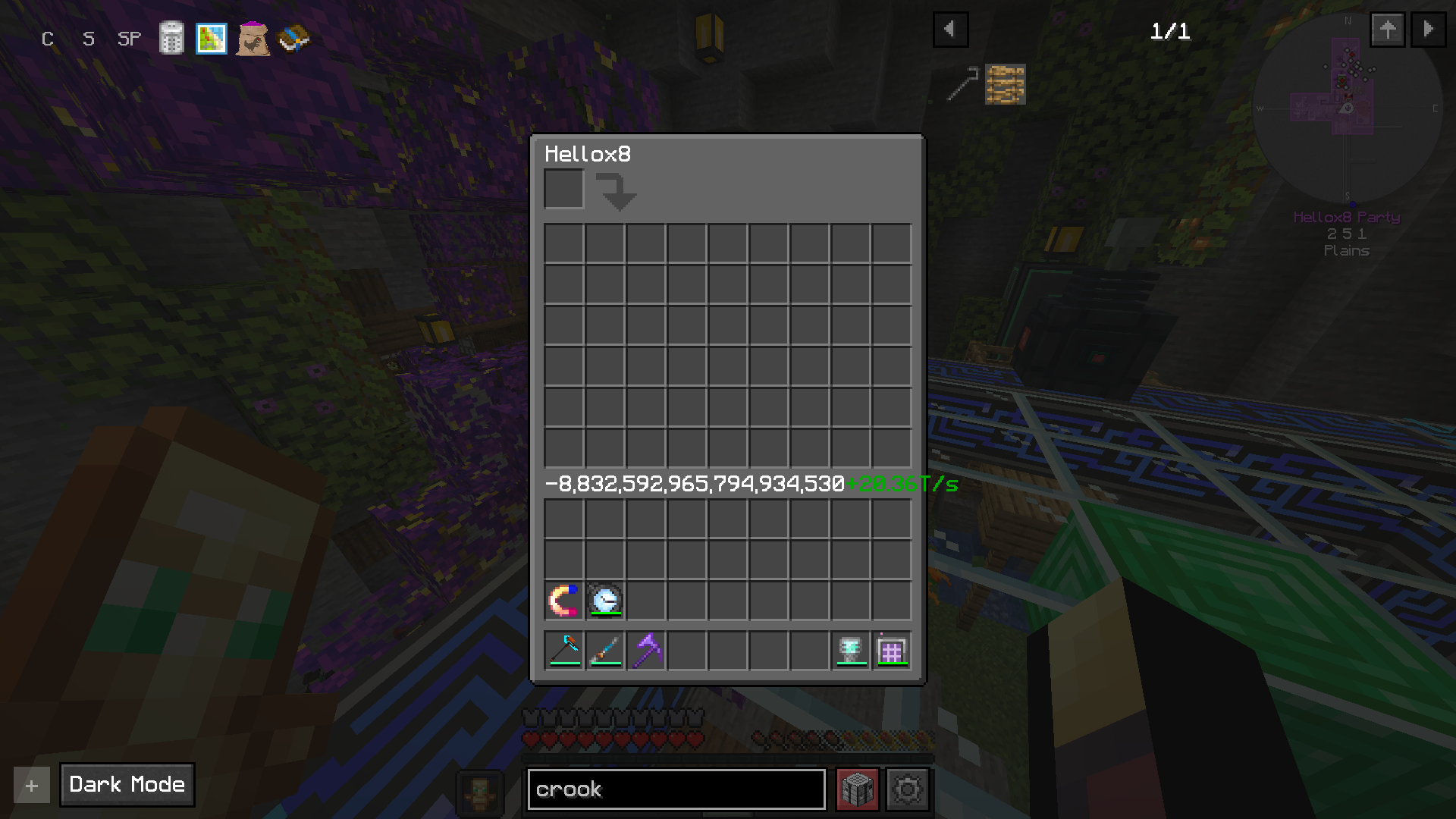The width and height of the screenshot is (1456, 819).
Task: Select the calculator icon in the top left
Action: pos(171,39)
